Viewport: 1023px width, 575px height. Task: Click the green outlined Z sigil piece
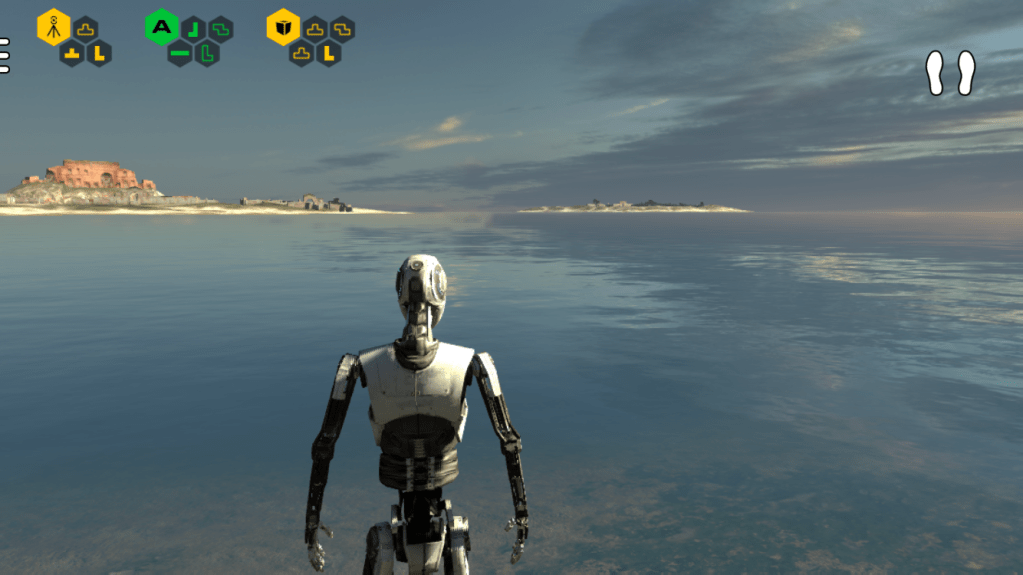(x=221, y=29)
